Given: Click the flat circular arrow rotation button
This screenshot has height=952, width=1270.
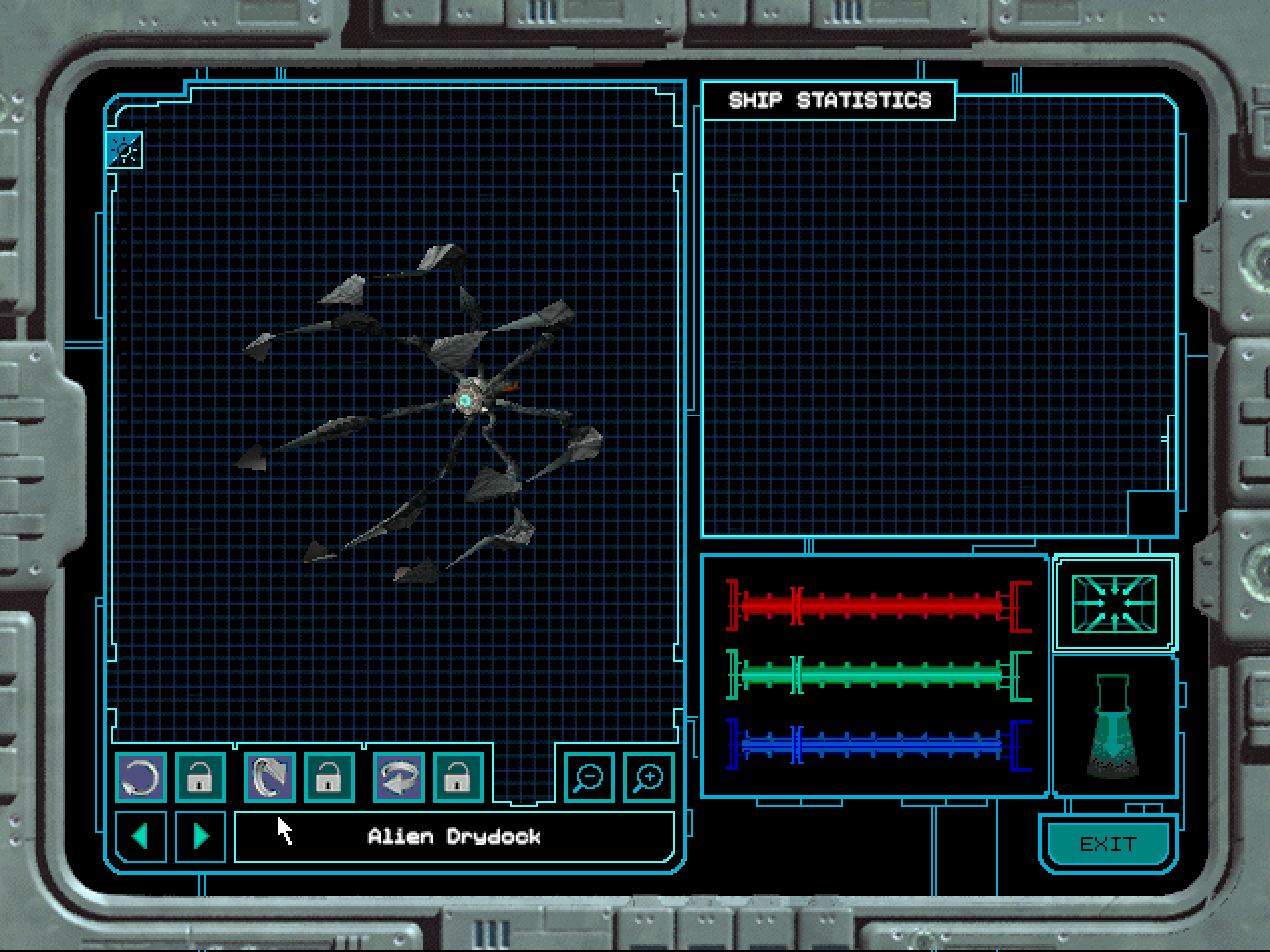Looking at the screenshot, I should click(141, 776).
